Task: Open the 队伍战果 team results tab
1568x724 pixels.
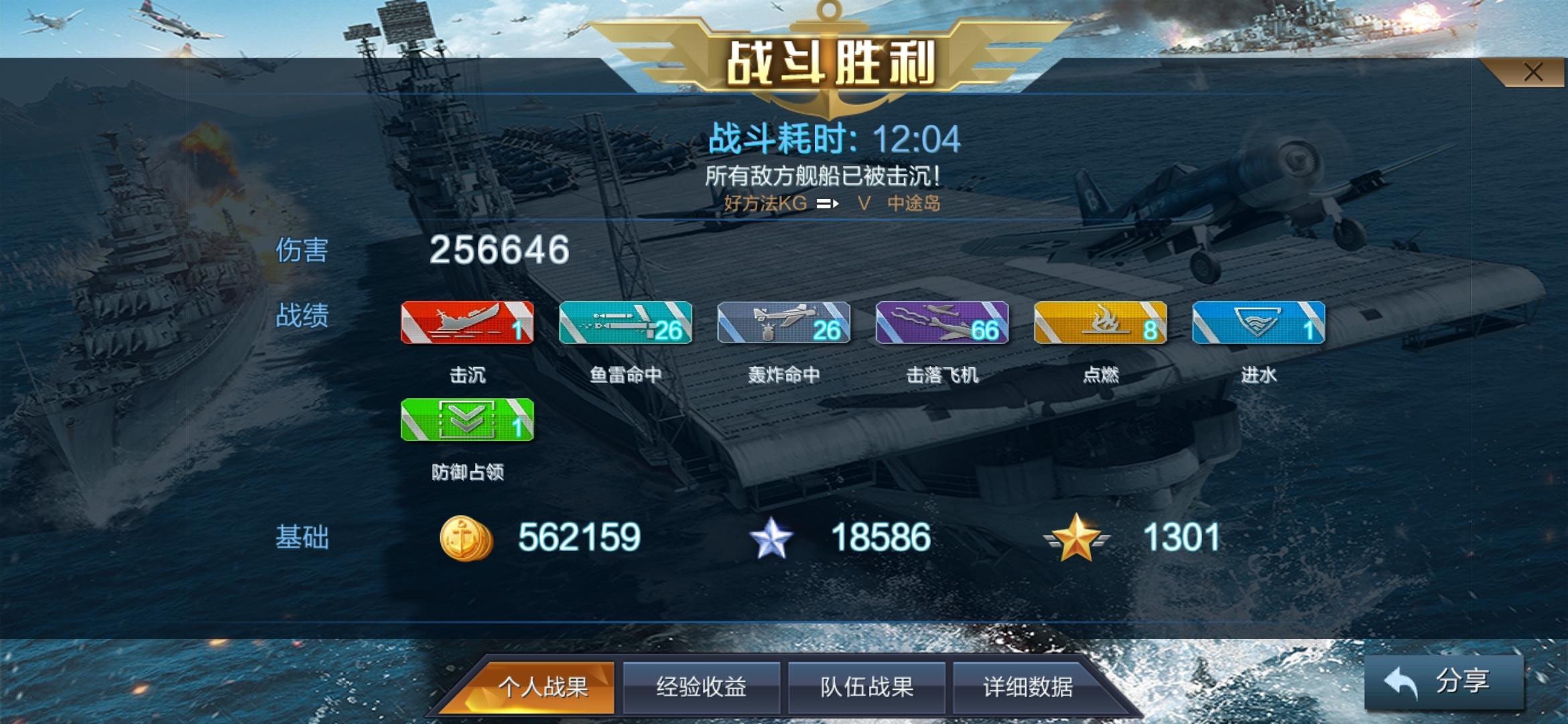Action: click(866, 686)
